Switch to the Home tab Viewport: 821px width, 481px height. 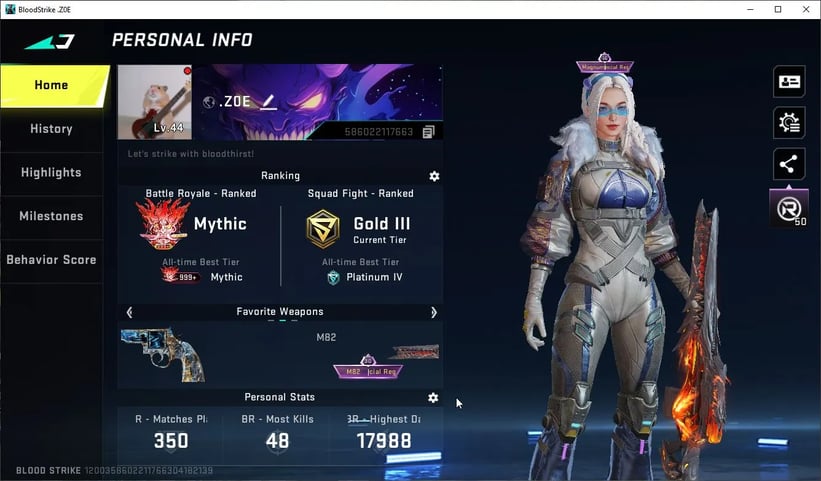click(x=52, y=85)
